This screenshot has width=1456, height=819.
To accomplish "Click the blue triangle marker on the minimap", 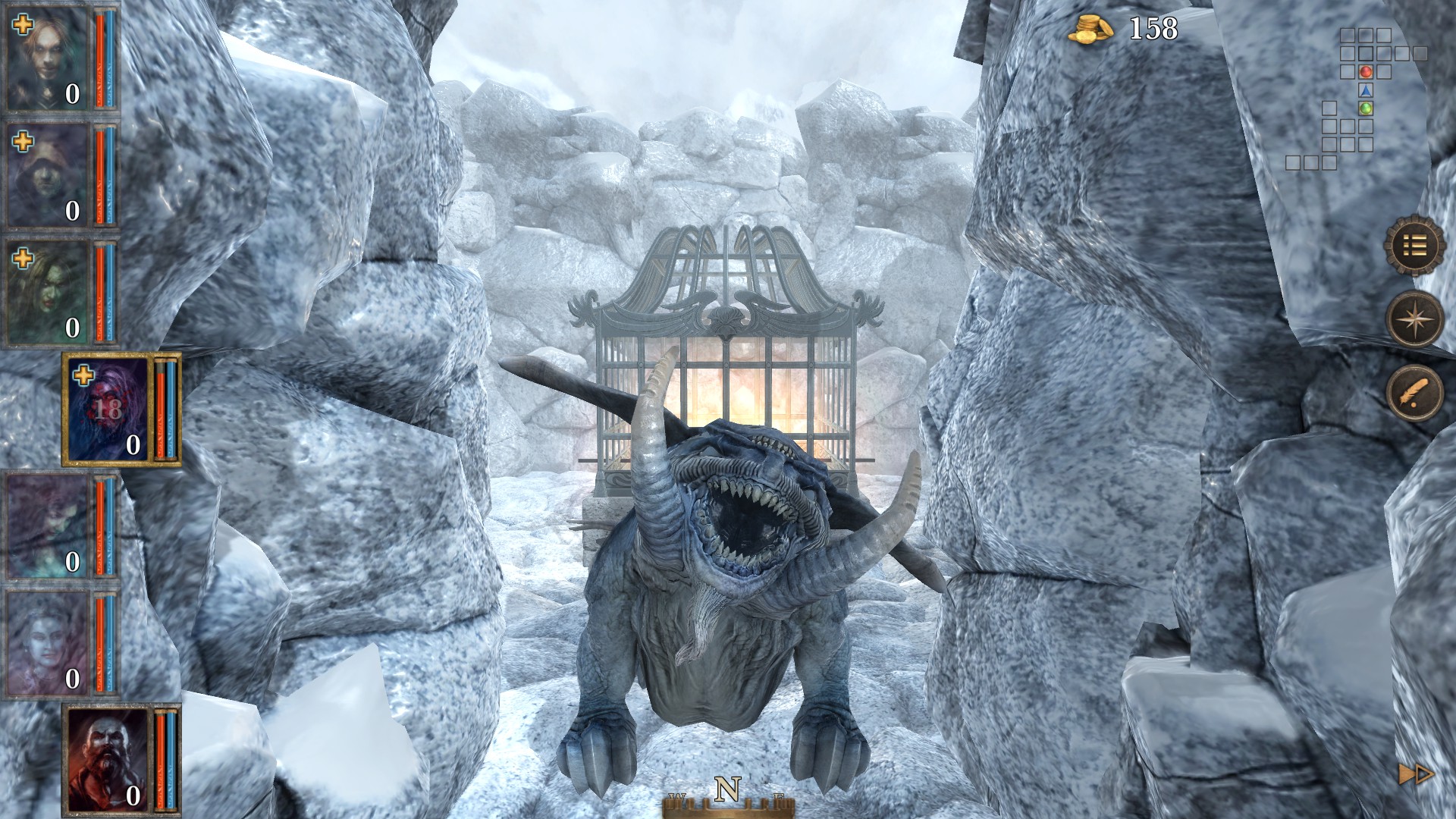I will pos(1365,89).
